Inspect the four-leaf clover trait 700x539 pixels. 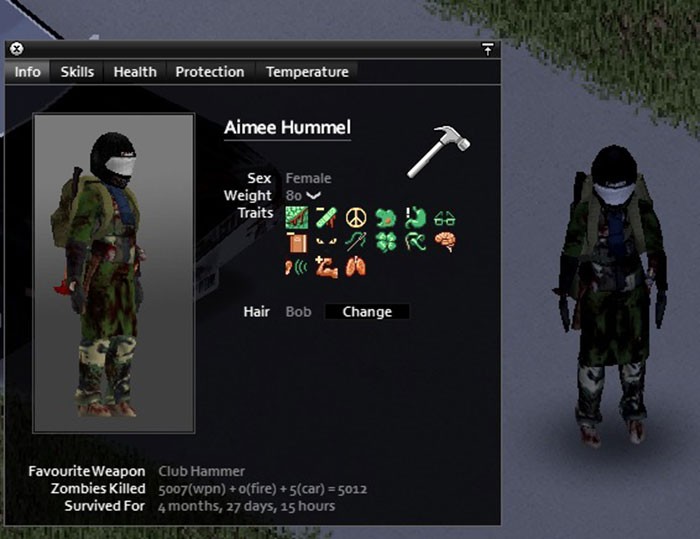click(385, 242)
